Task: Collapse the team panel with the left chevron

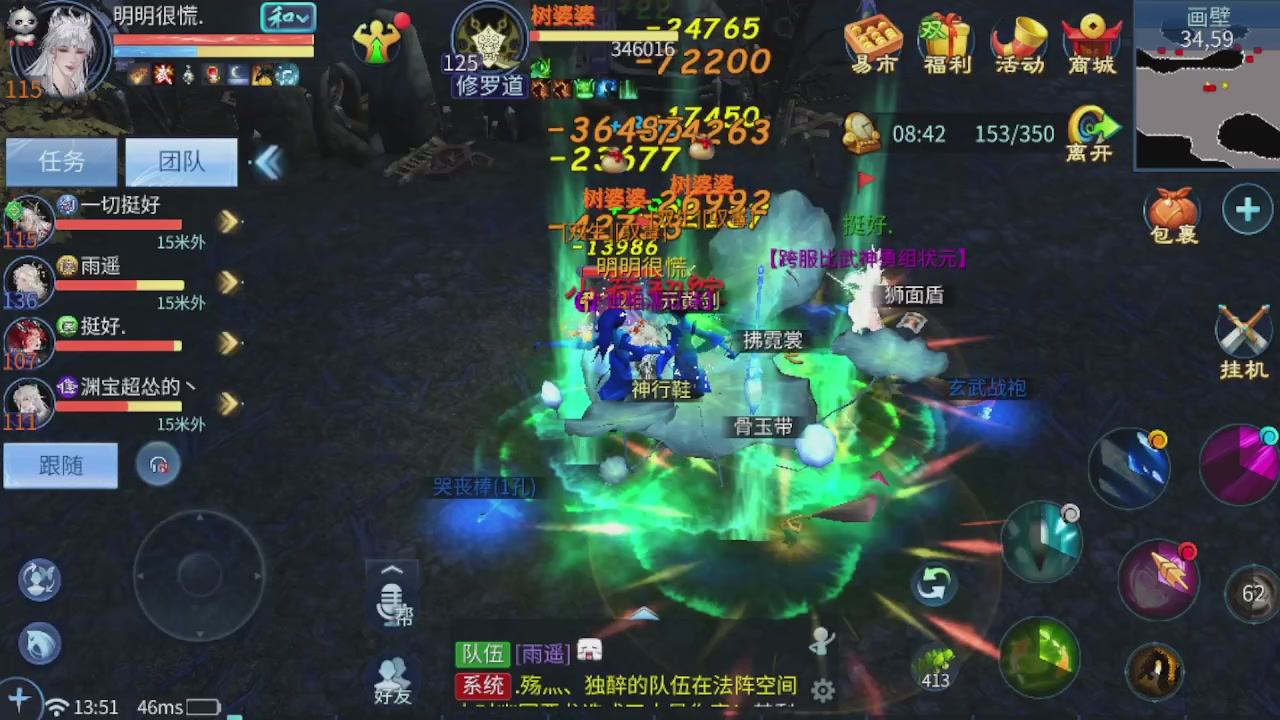Action: coord(268,163)
